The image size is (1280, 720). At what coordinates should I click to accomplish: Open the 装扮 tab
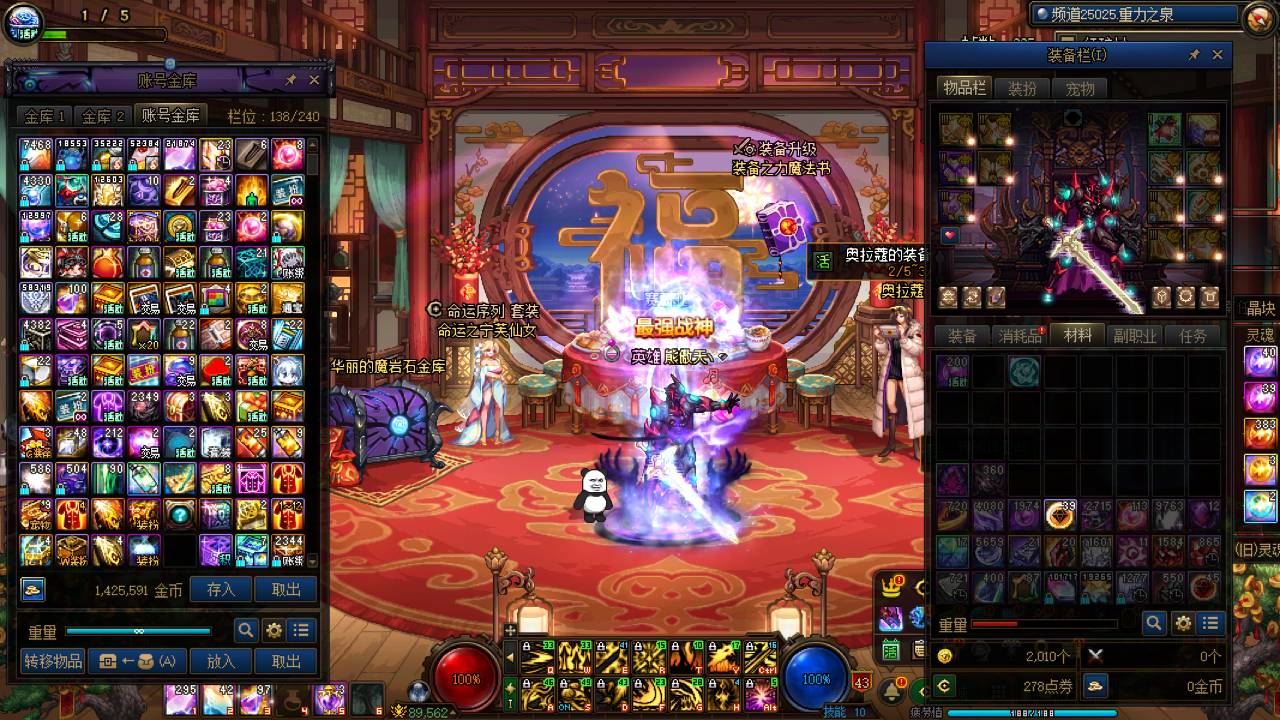[1022, 89]
